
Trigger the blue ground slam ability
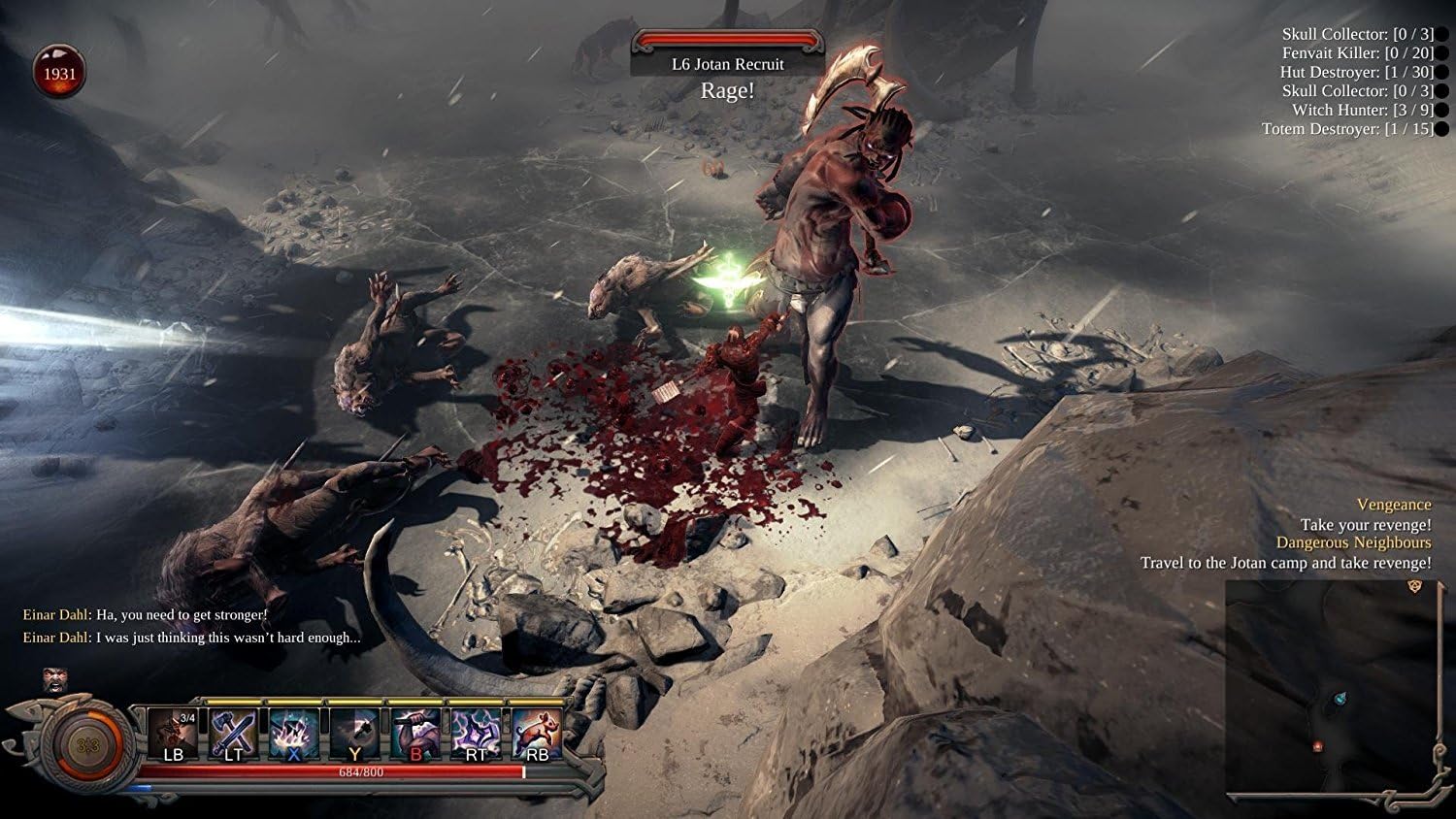tap(294, 735)
